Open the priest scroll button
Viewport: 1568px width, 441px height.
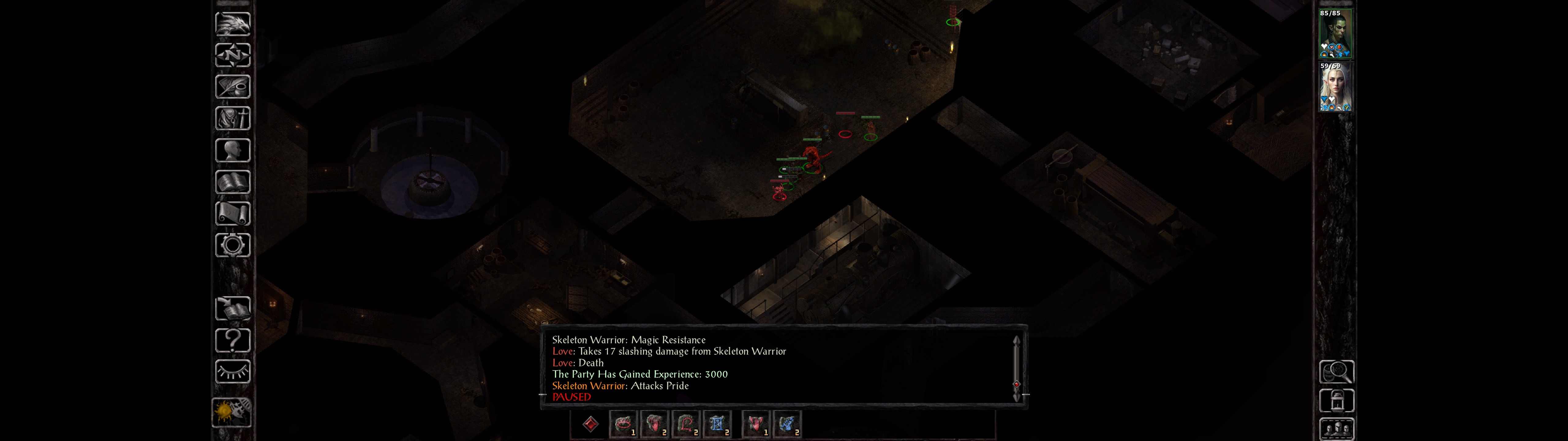232,214
